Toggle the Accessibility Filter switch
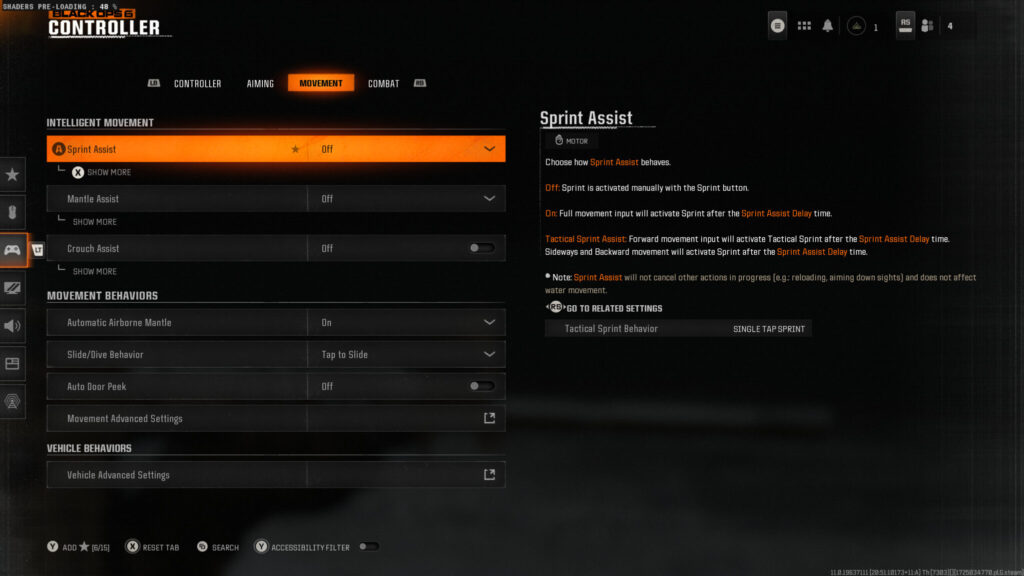1024x576 pixels. click(x=368, y=547)
